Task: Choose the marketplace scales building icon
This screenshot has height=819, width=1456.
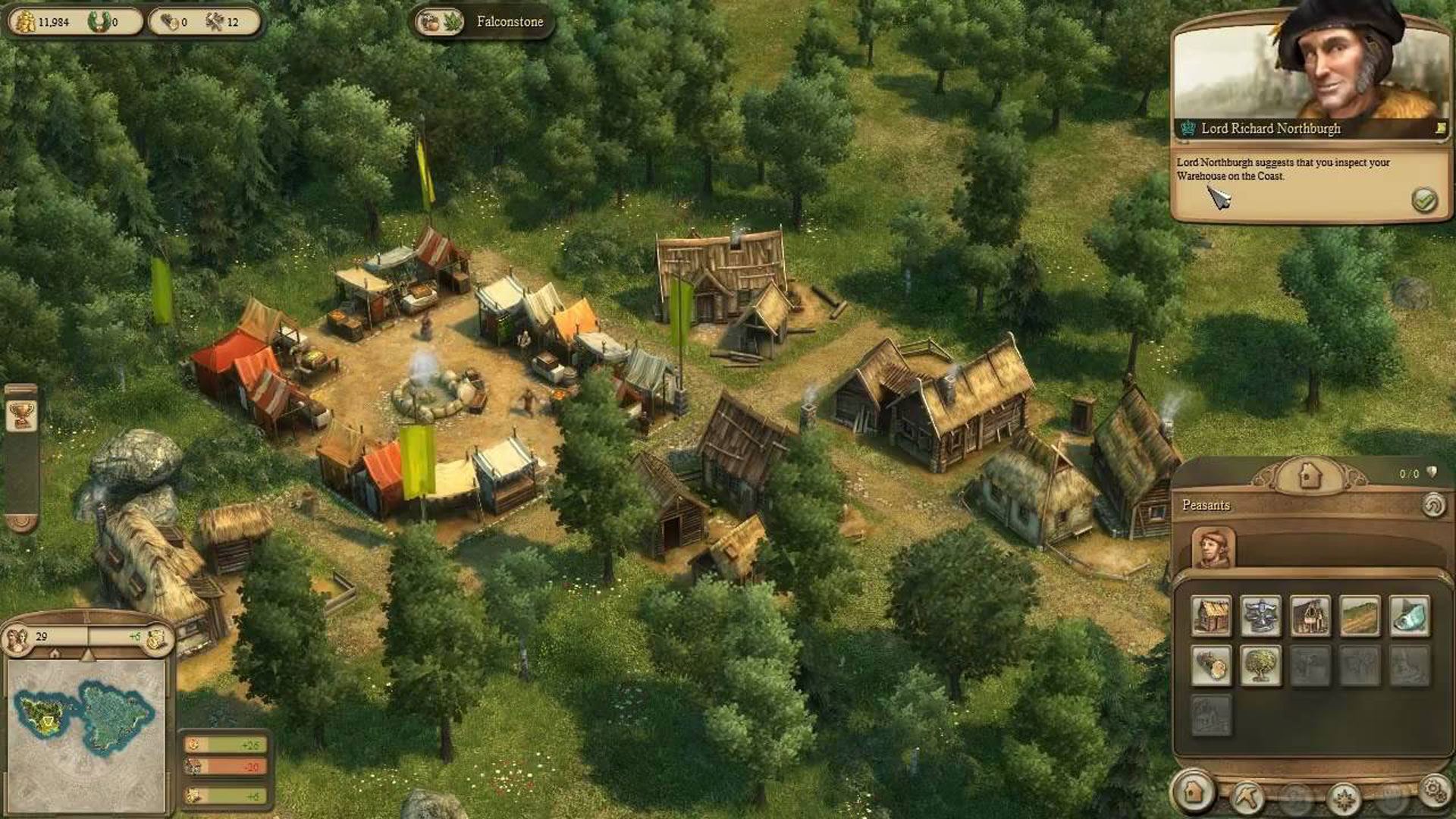Action: coord(1260,615)
